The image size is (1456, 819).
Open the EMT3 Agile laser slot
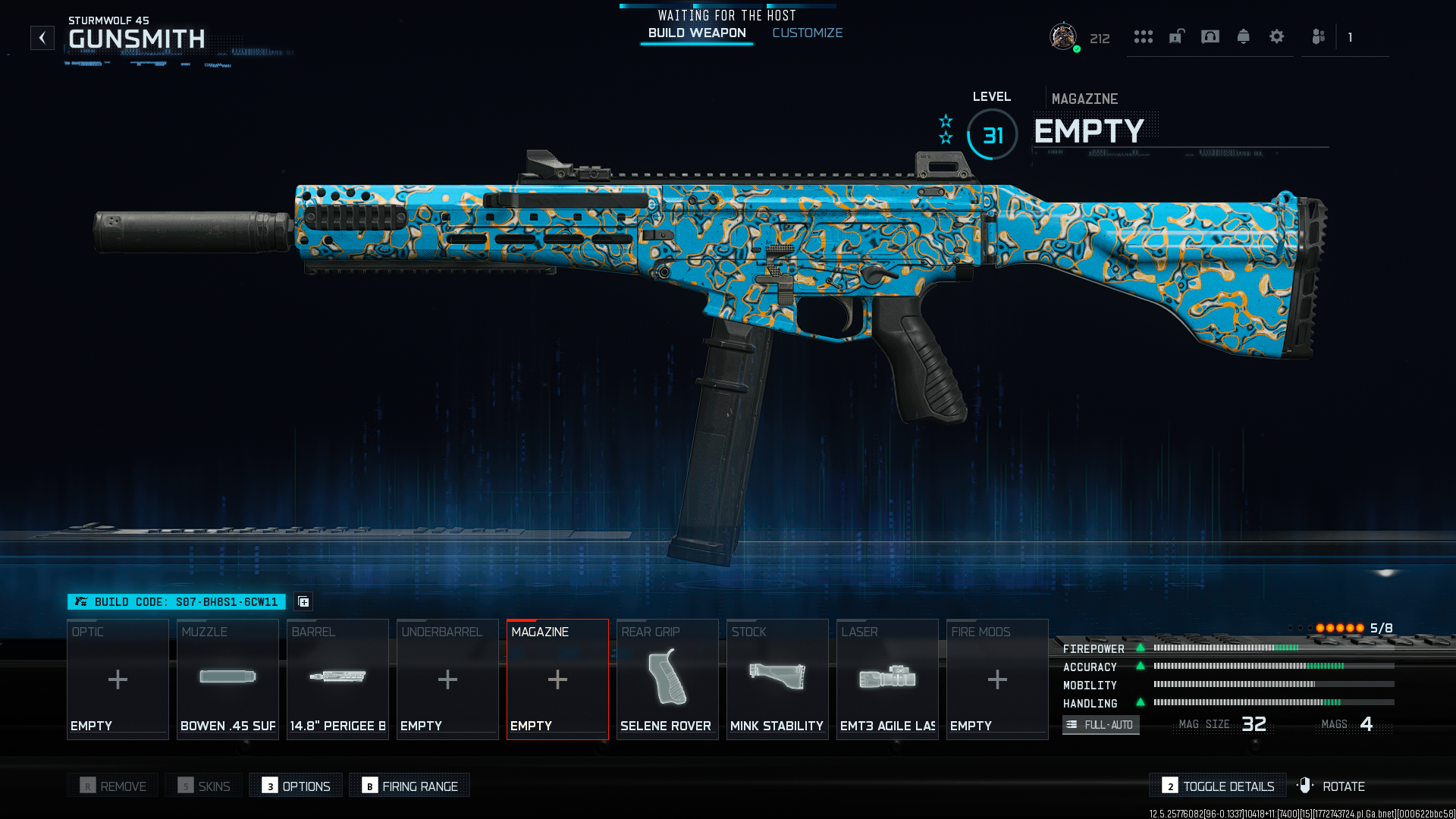pyautogui.click(x=887, y=679)
